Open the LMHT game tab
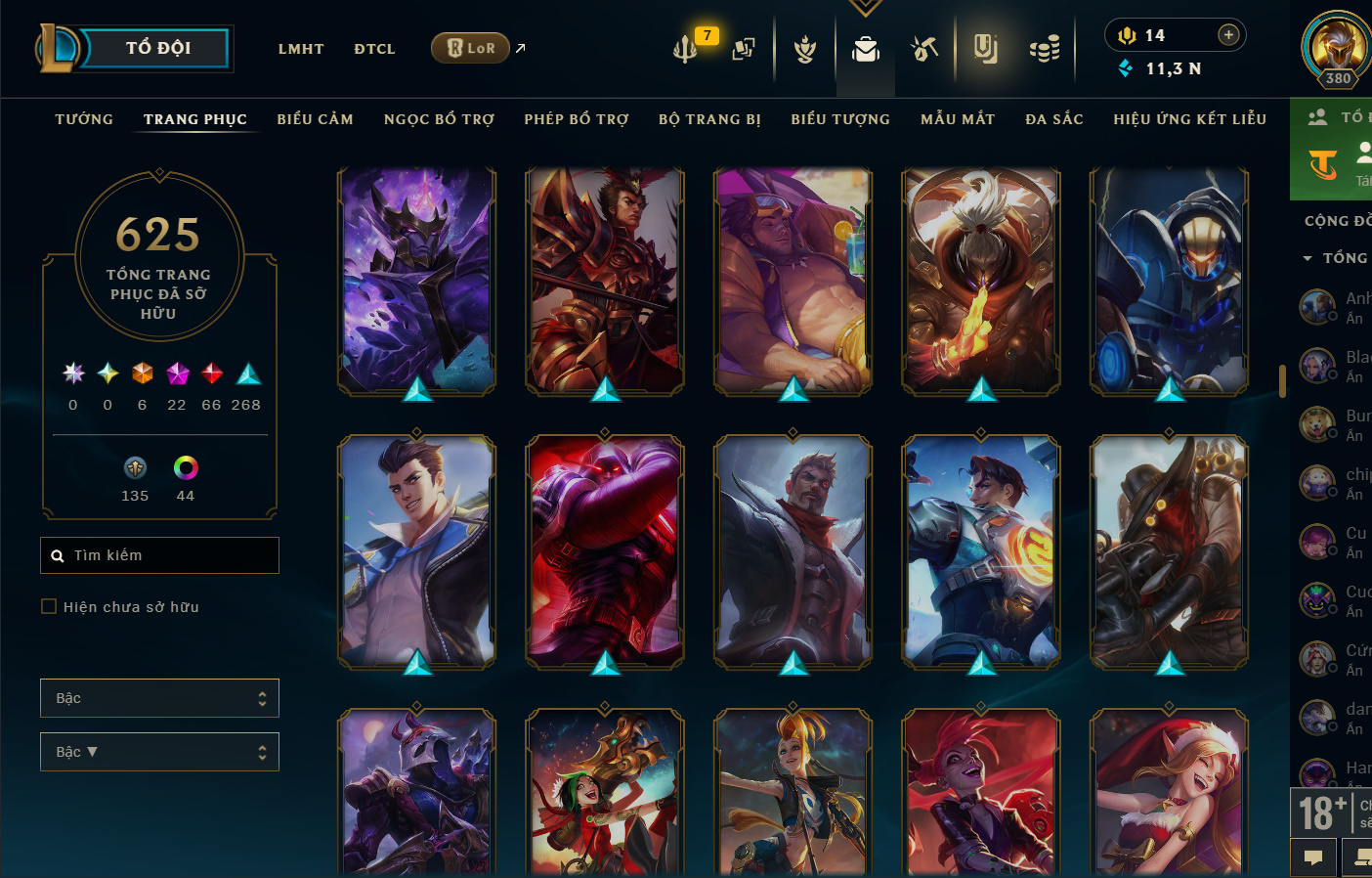The width and height of the screenshot is (1372, 878). [301, 49]
